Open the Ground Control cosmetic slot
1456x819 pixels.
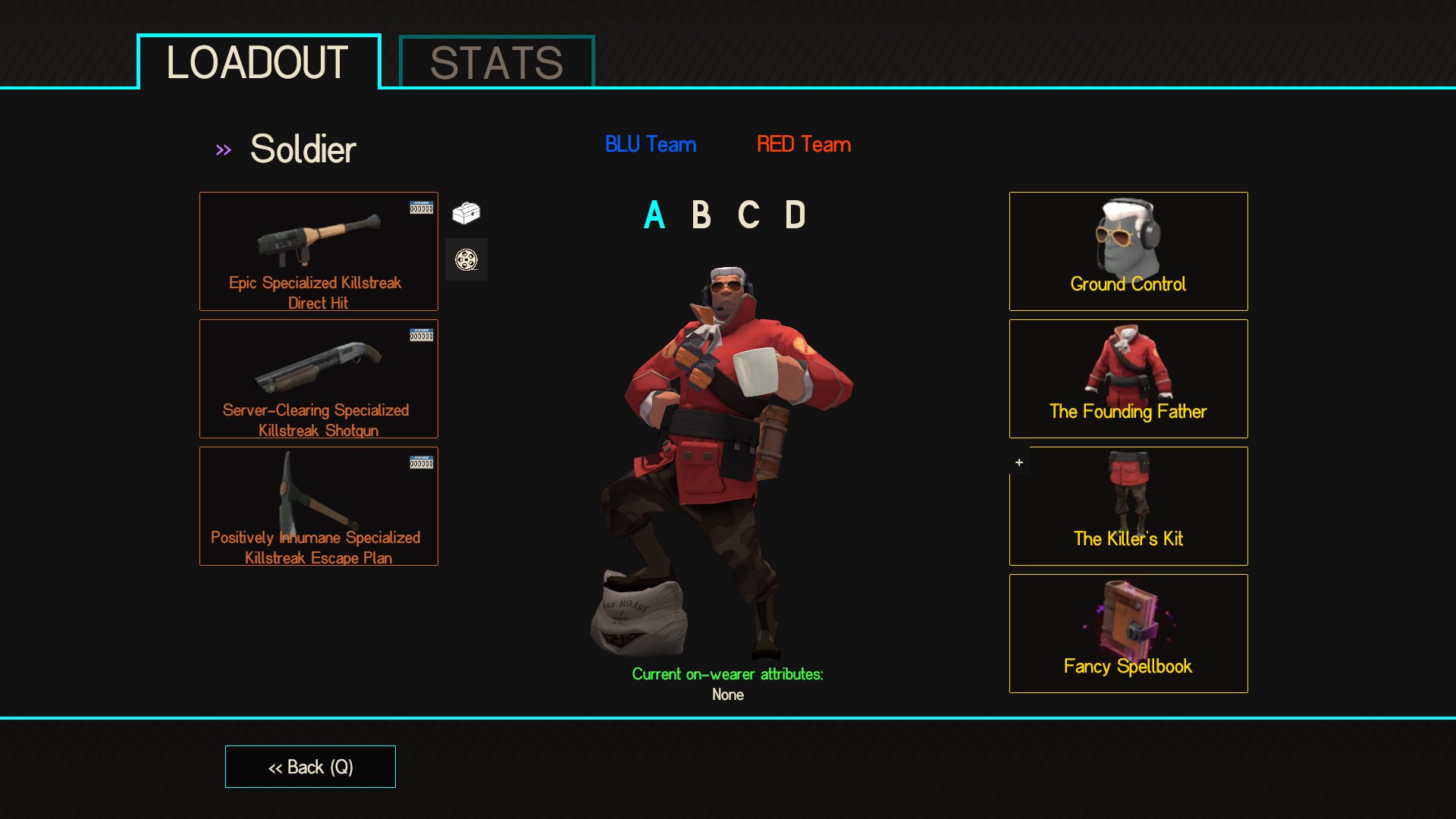pyautogui.click(x=1128, y=251)
